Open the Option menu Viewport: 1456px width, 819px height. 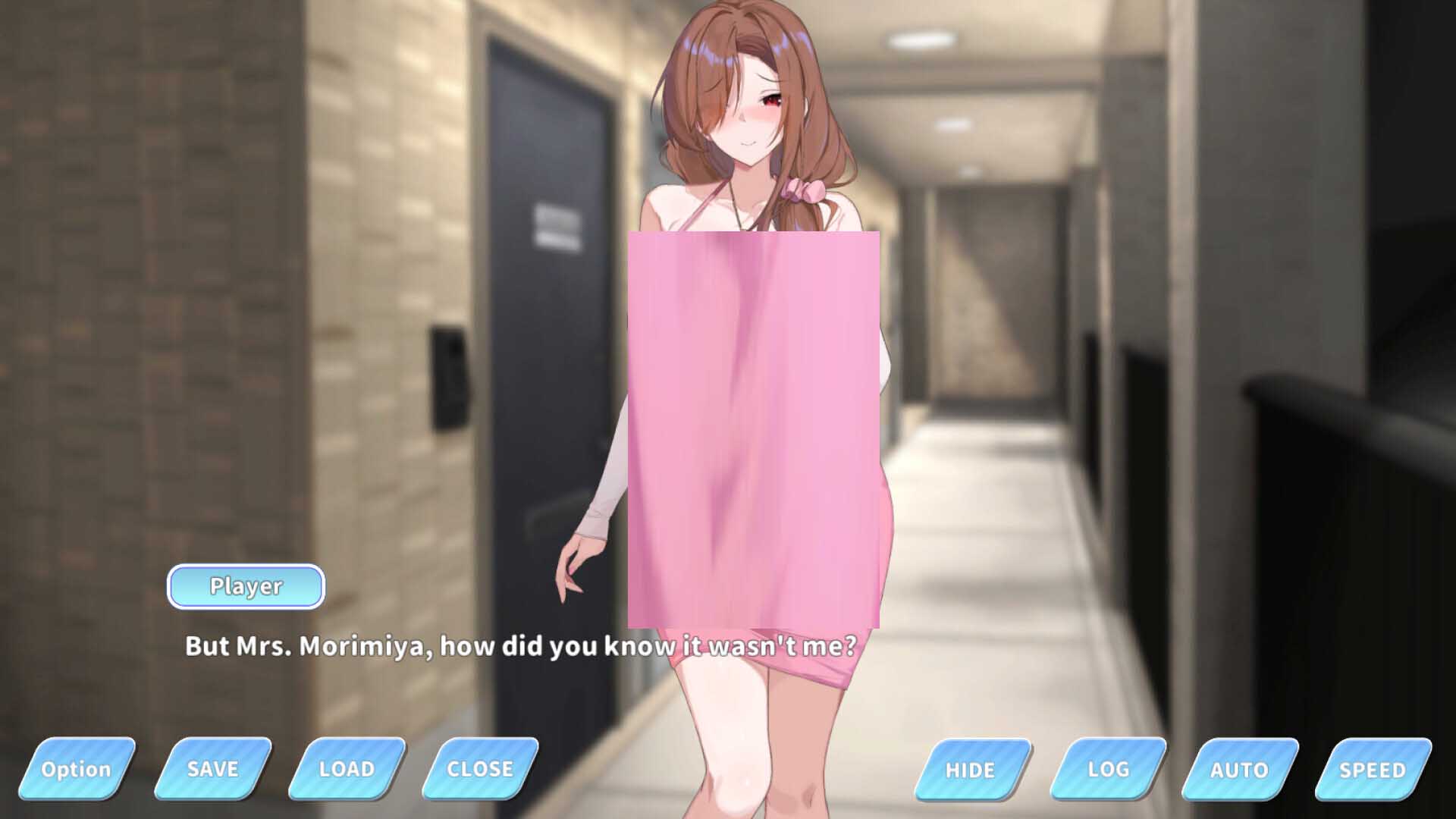(77, 769)
